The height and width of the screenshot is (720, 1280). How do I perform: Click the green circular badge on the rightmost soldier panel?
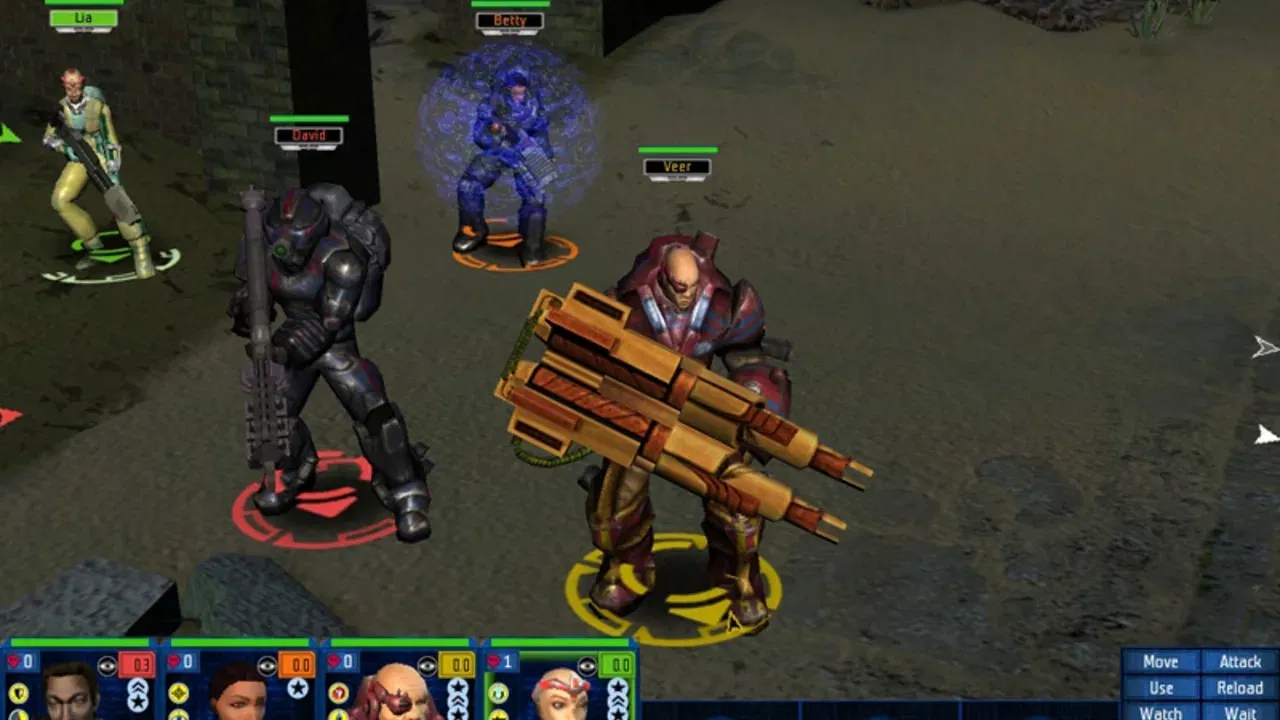(498, 691)
